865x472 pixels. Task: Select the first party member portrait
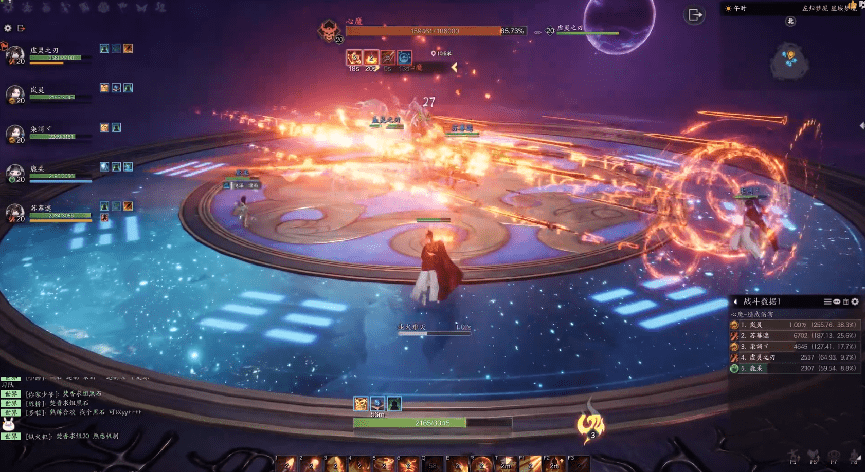[15, 56]
